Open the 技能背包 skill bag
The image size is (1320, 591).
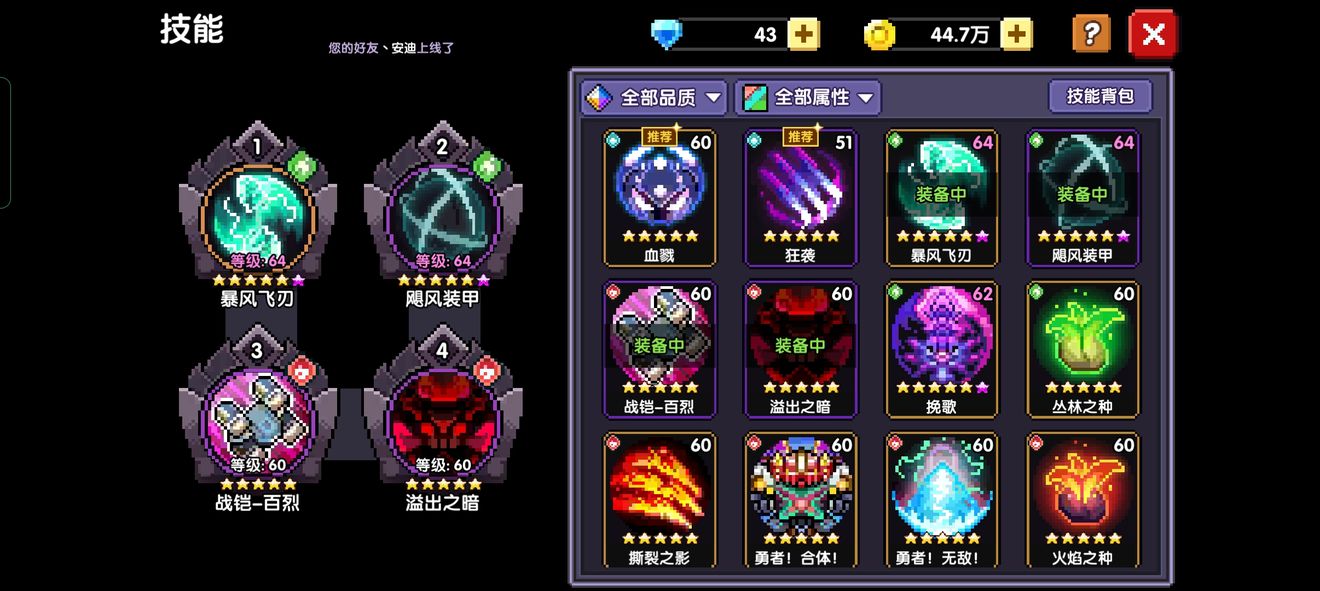coord(1100,96)
